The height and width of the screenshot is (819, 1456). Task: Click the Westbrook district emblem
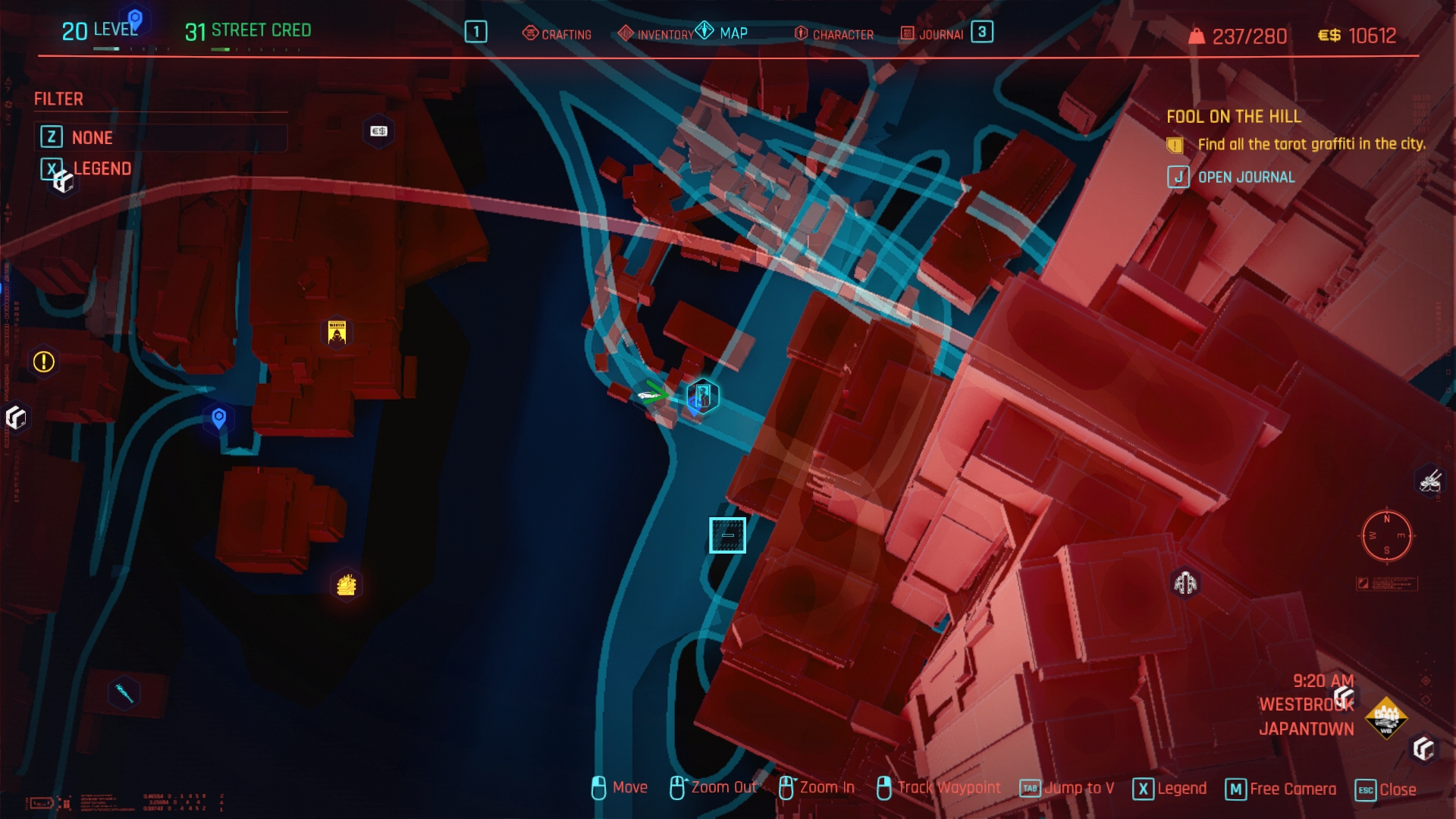1385,717
